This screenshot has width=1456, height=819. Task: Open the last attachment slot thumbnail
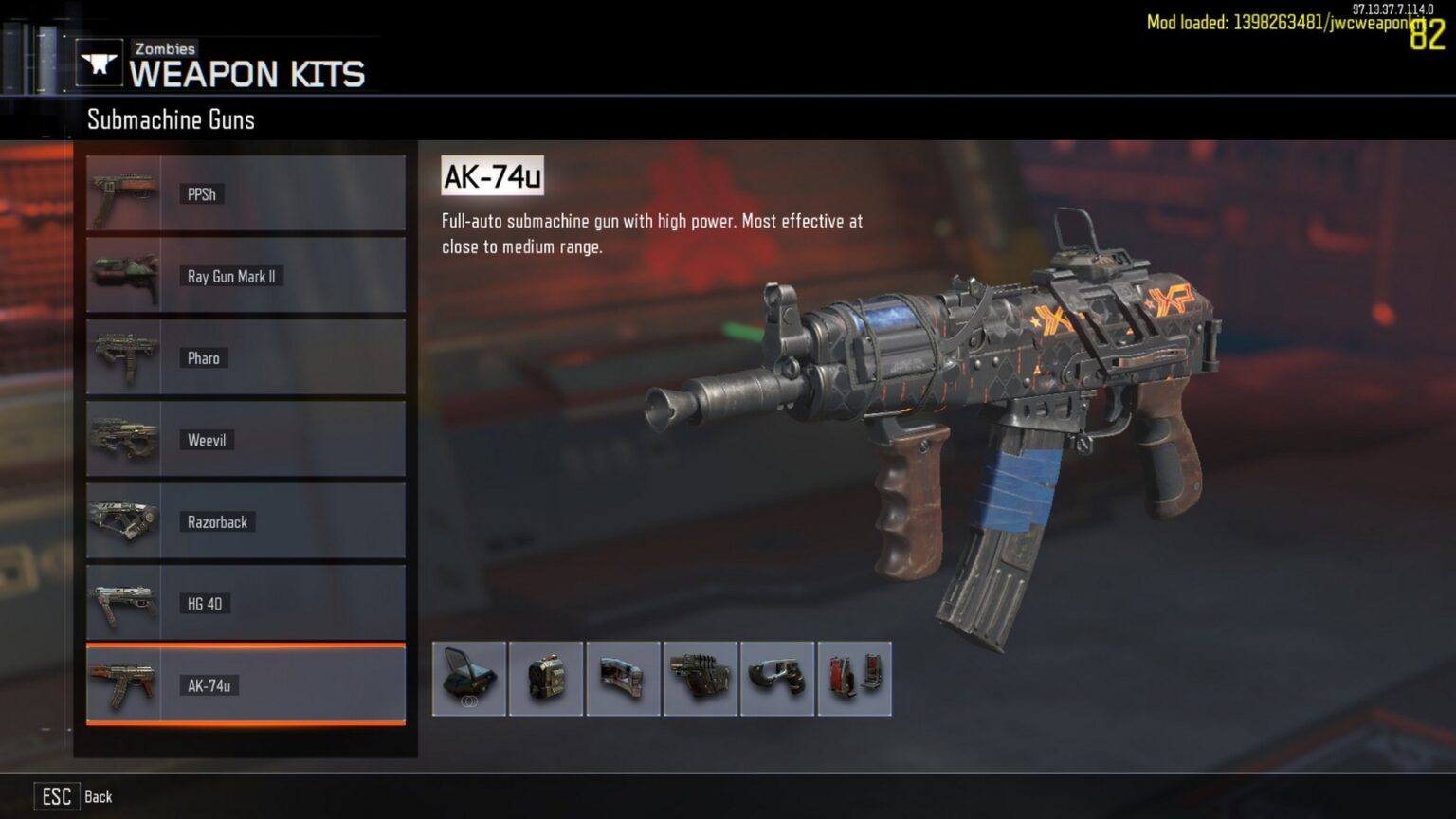pyautogui.click(x=852, y=679)
